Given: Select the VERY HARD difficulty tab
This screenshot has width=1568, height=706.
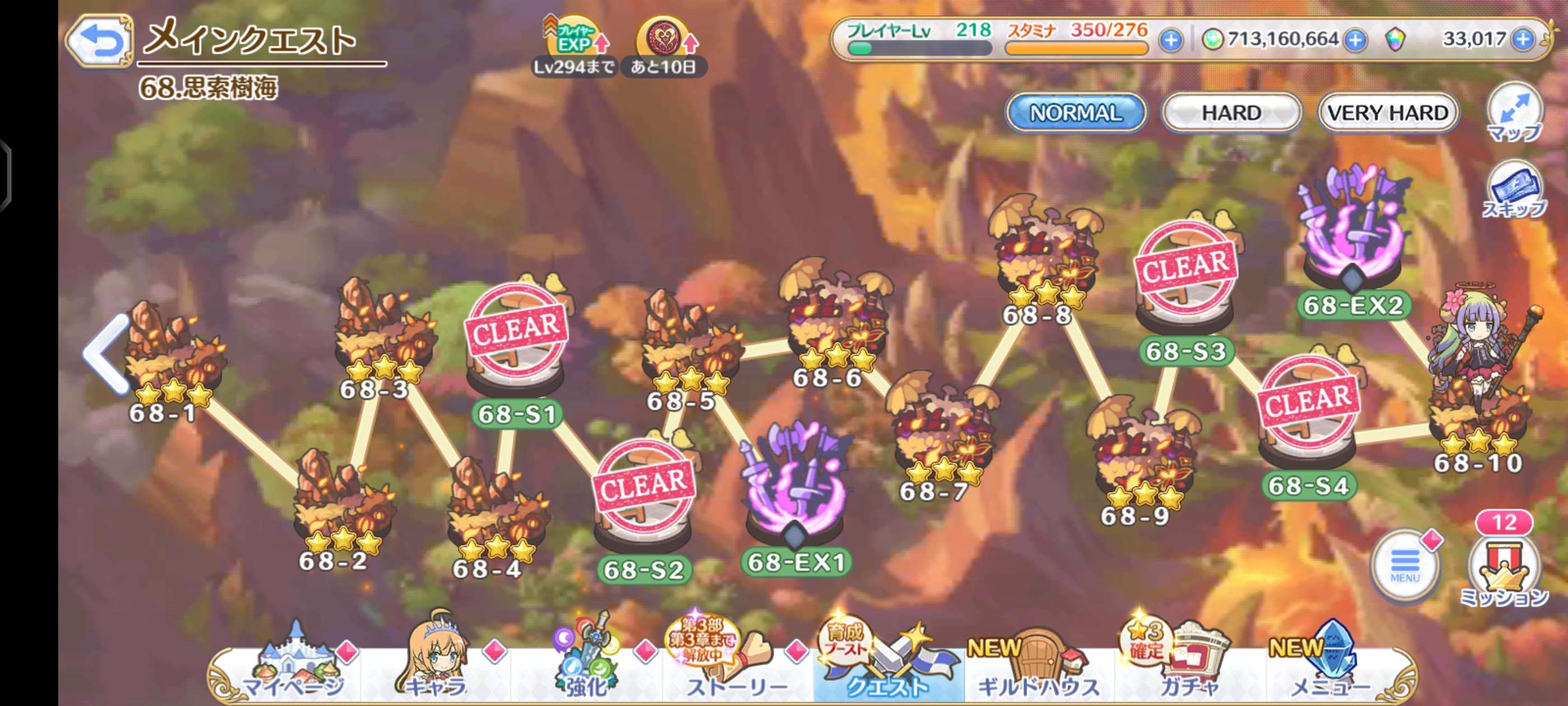Looking at the screenshot, I should pyautogui.click(x=1388, y=113).
